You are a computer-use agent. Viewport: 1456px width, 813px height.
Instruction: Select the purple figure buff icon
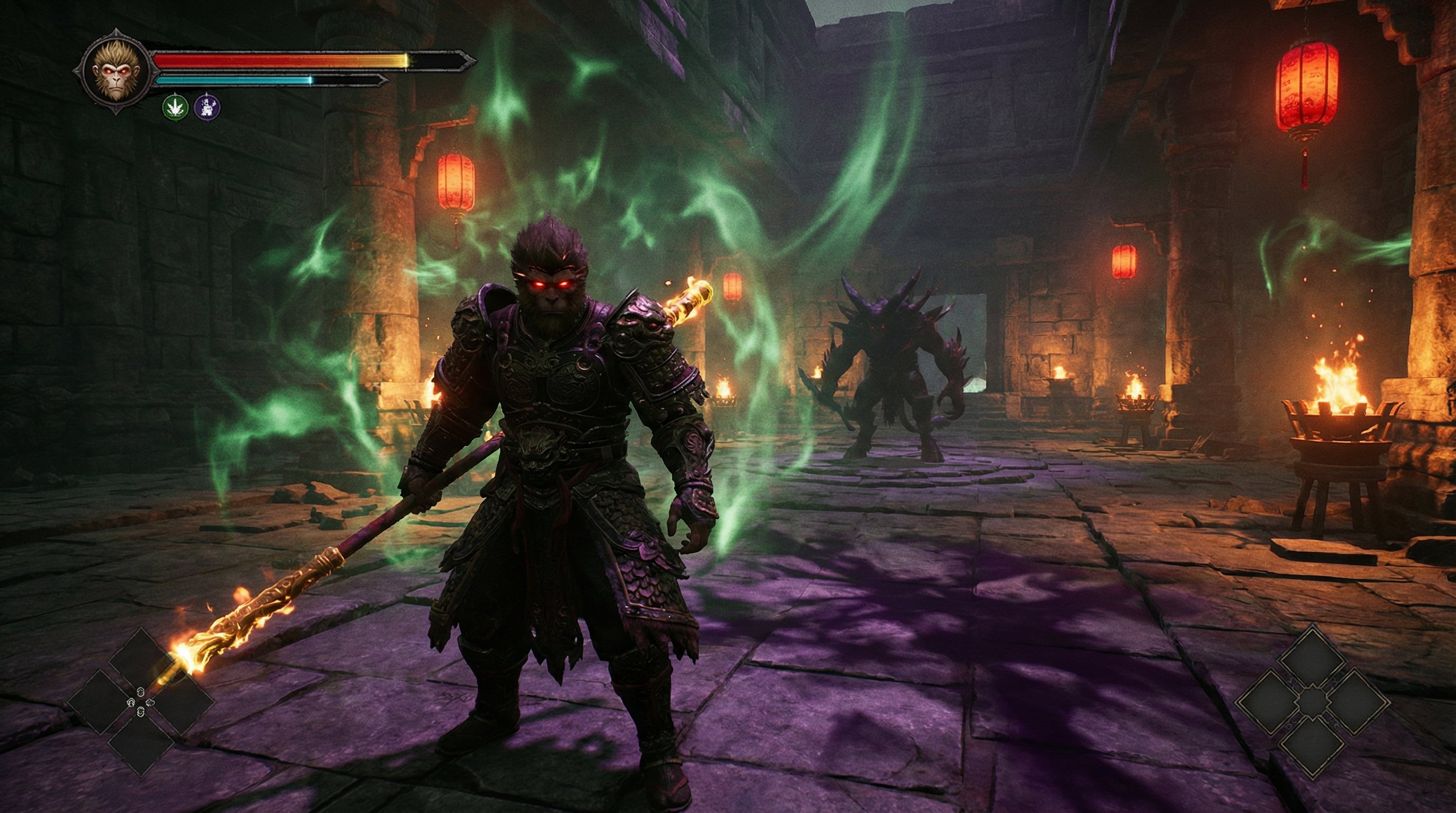tap(207, 107)
